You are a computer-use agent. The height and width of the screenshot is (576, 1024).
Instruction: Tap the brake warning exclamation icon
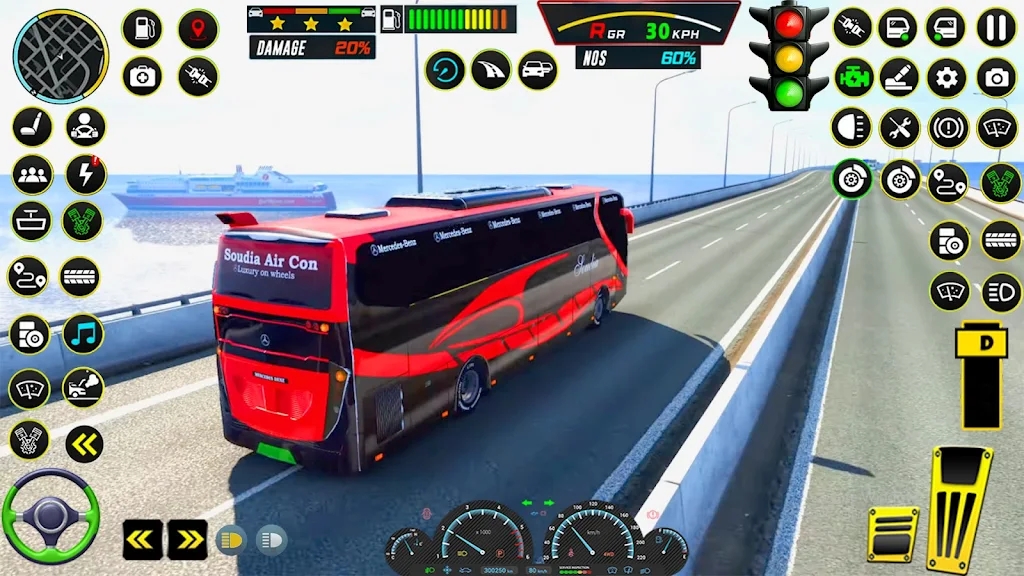[948, 128]
